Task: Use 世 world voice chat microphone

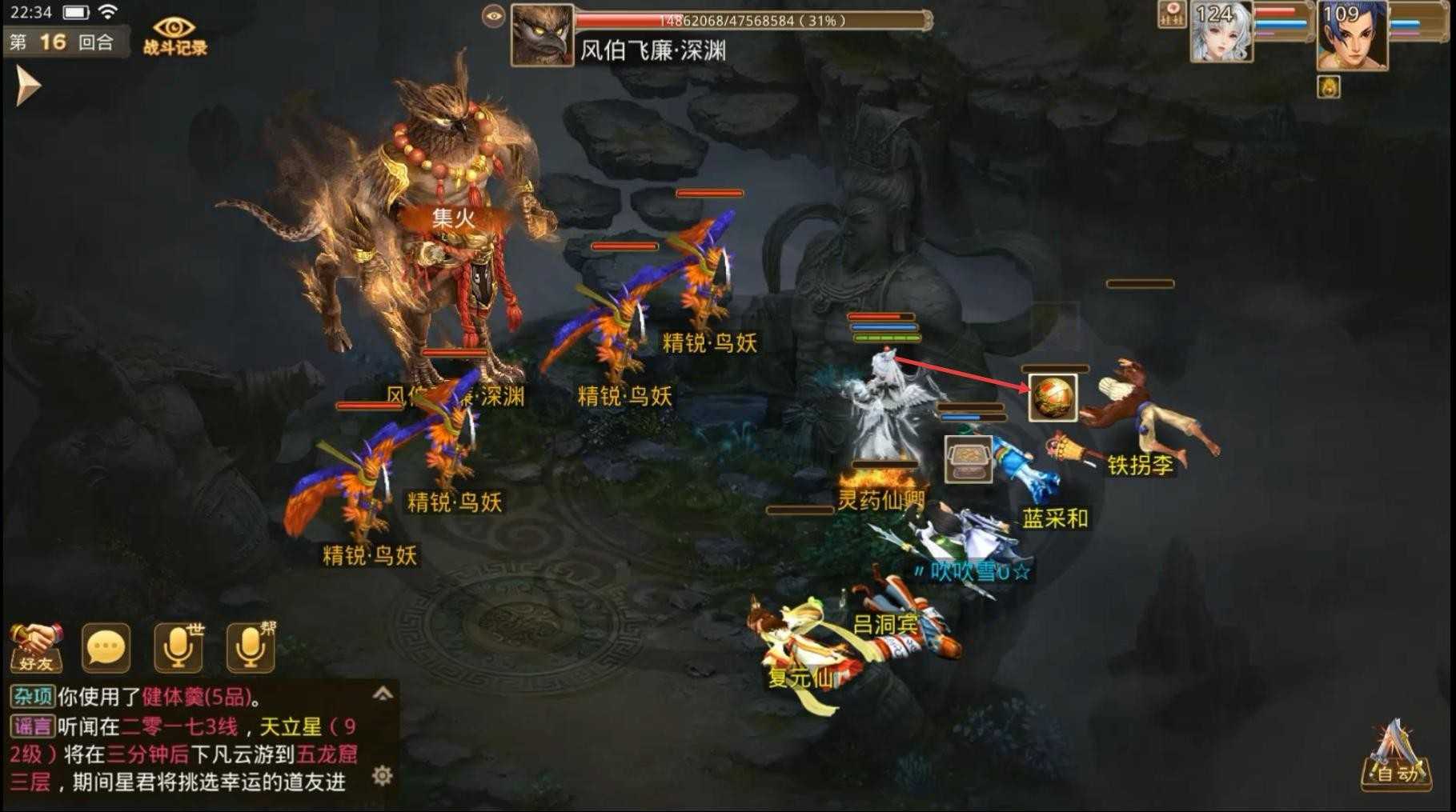Action: tap(176, 646)
